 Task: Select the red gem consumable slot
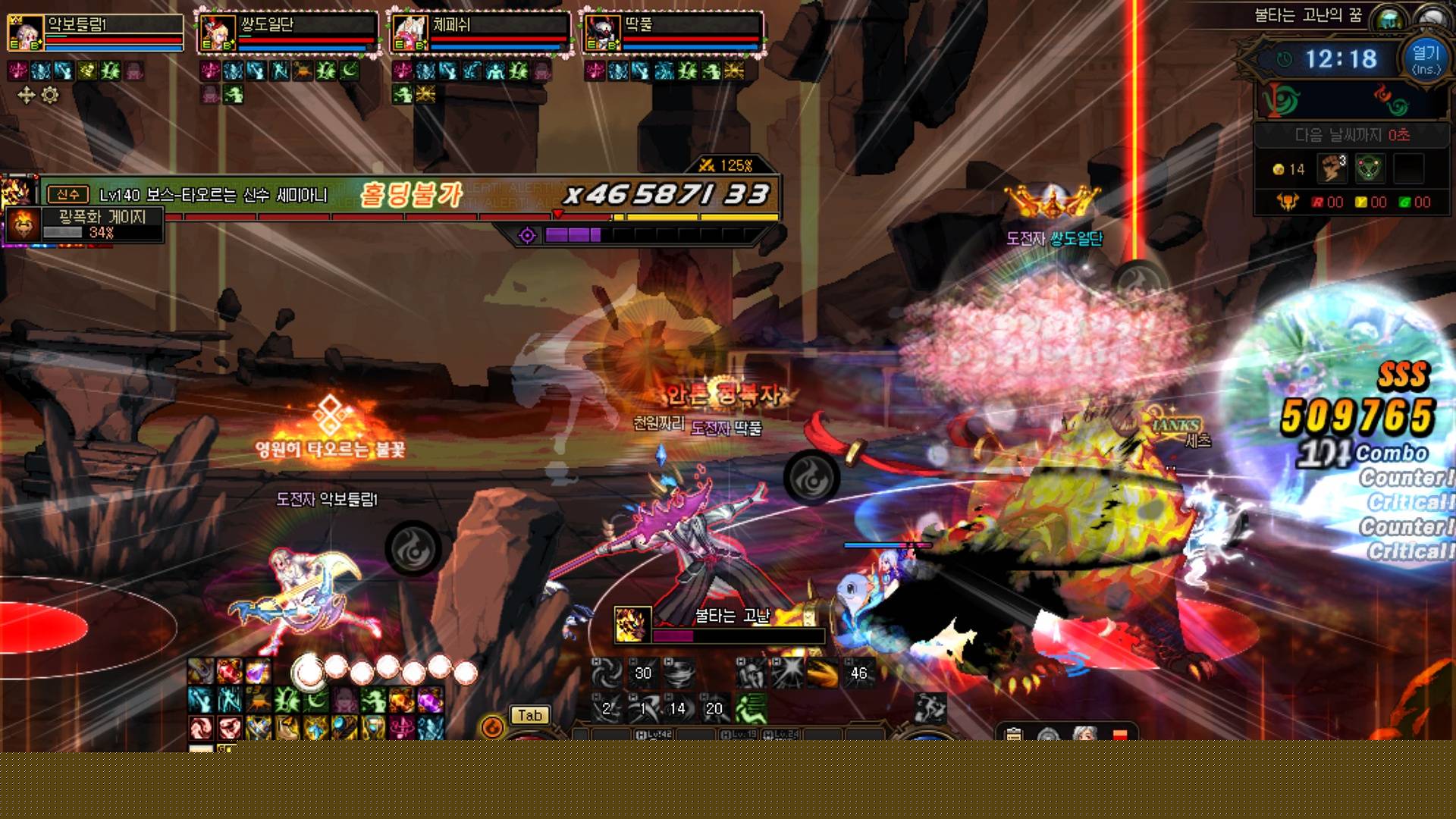[x=229, y=671]
